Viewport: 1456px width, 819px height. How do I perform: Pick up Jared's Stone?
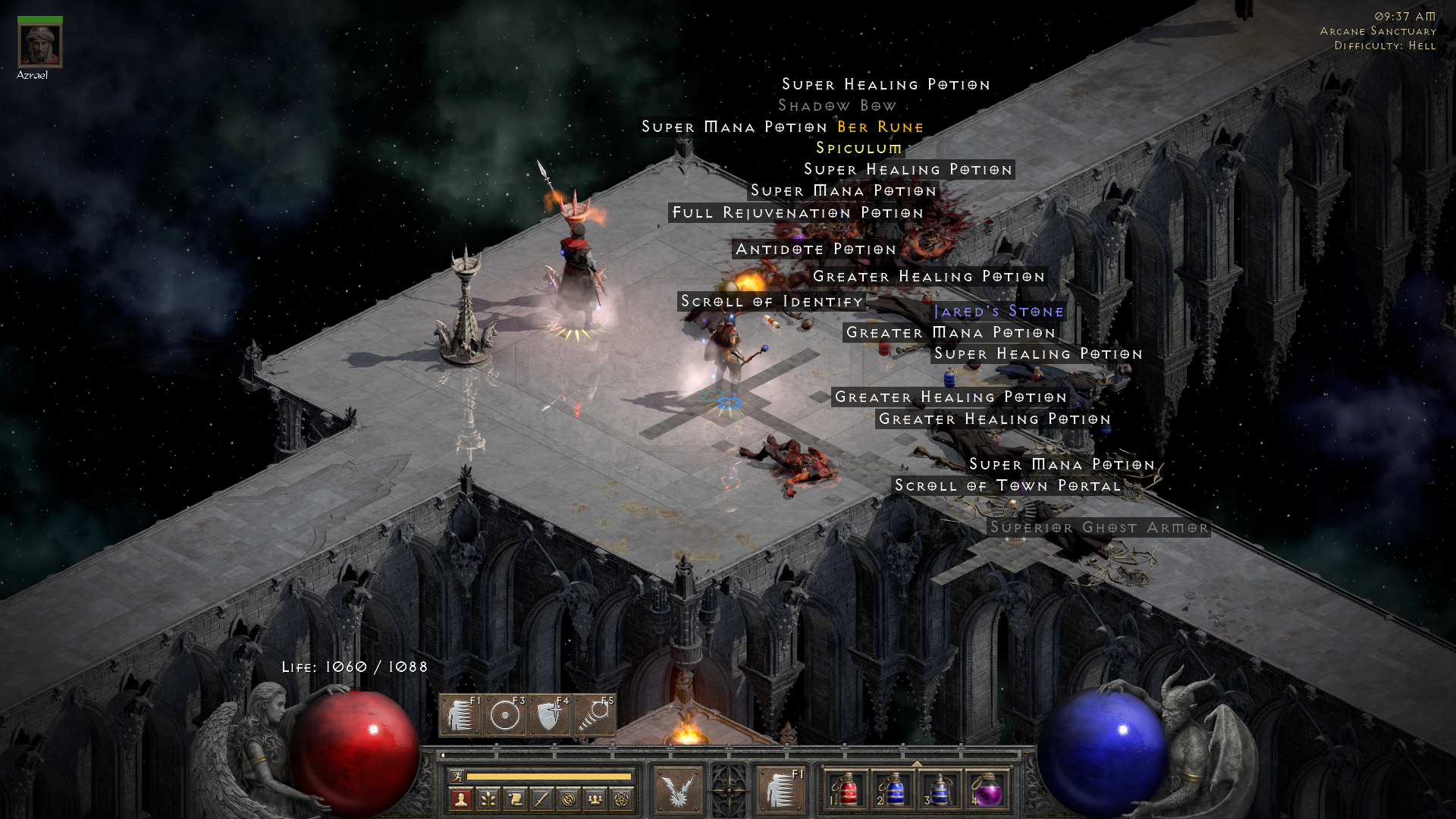tap(999, 312)
